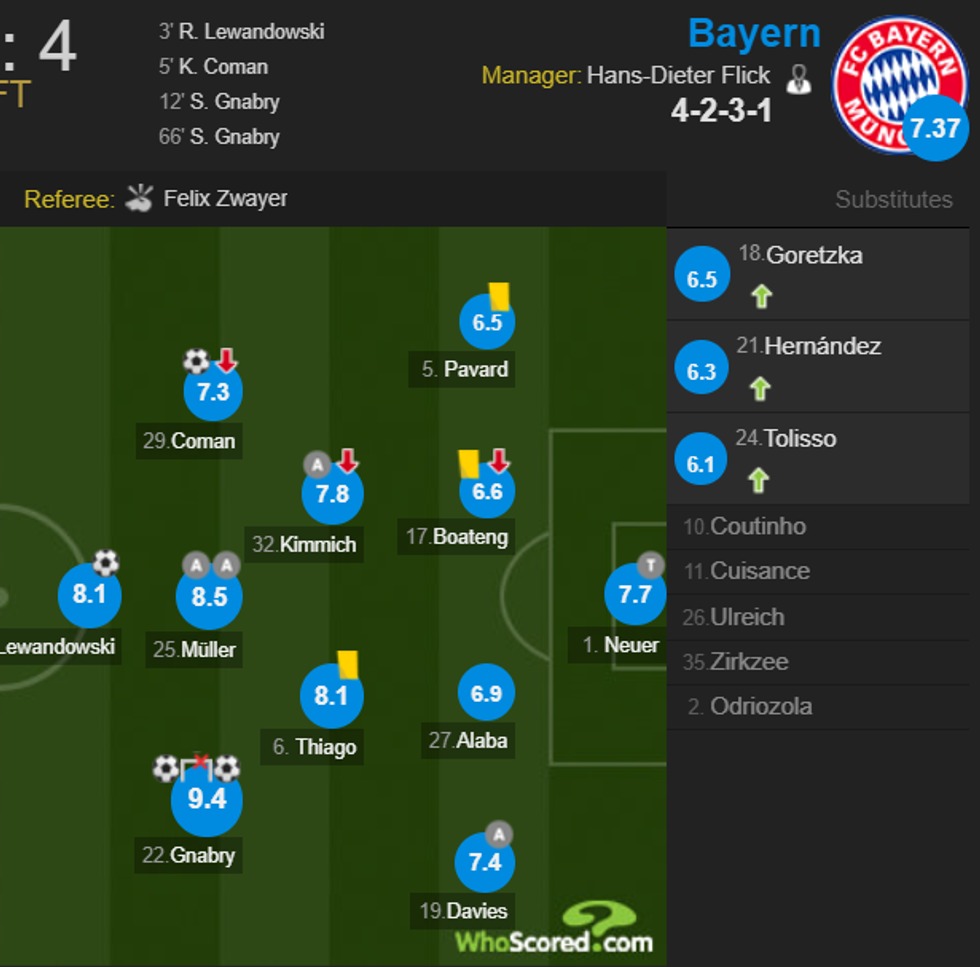Image resolution: width=980 pixels, height=967 pixels.
Task: Choose substitute Tolisso's entry
Action: tap(817, 458)
